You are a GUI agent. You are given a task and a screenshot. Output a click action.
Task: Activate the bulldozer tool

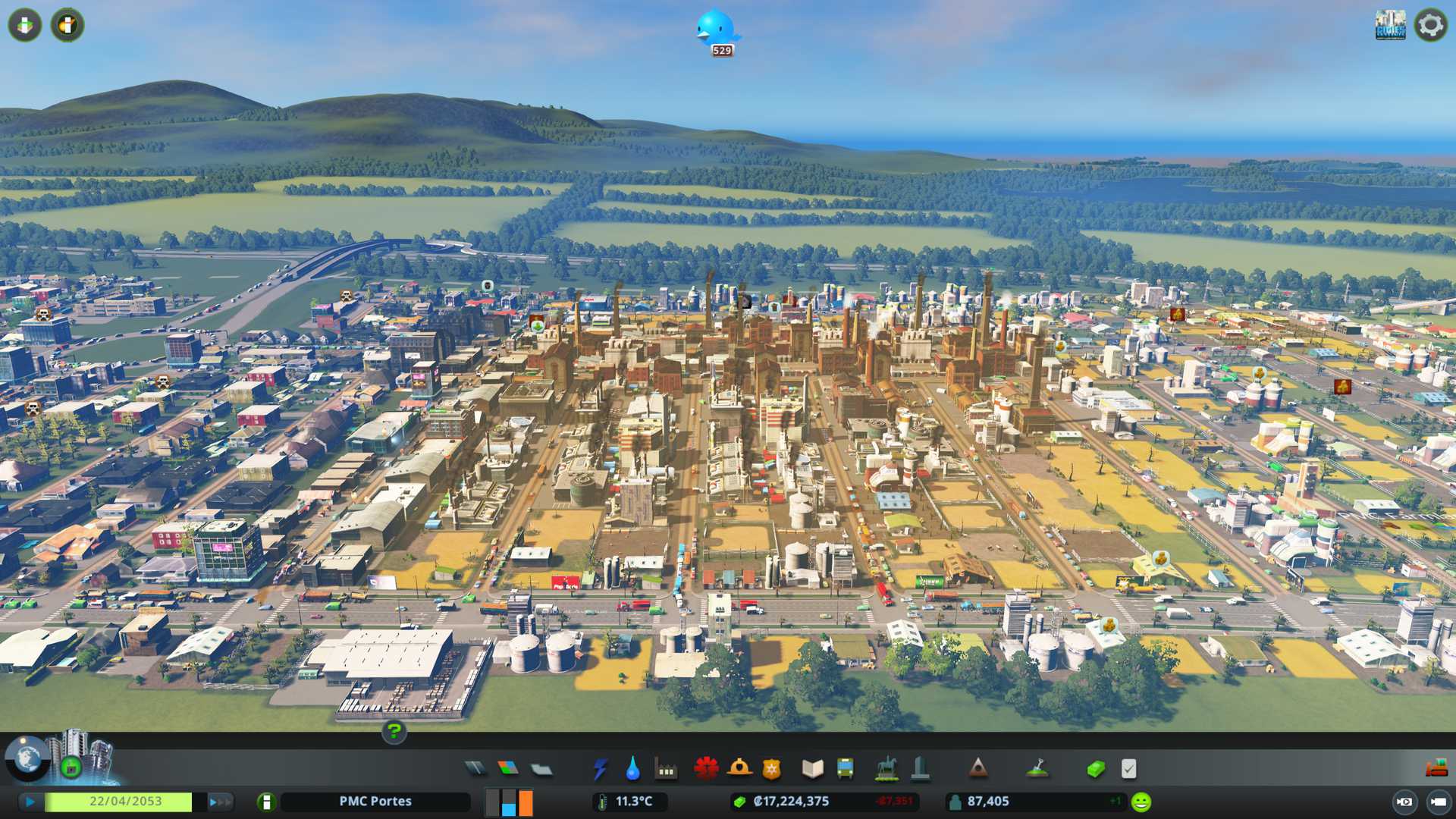click(x=1436, y=769)
